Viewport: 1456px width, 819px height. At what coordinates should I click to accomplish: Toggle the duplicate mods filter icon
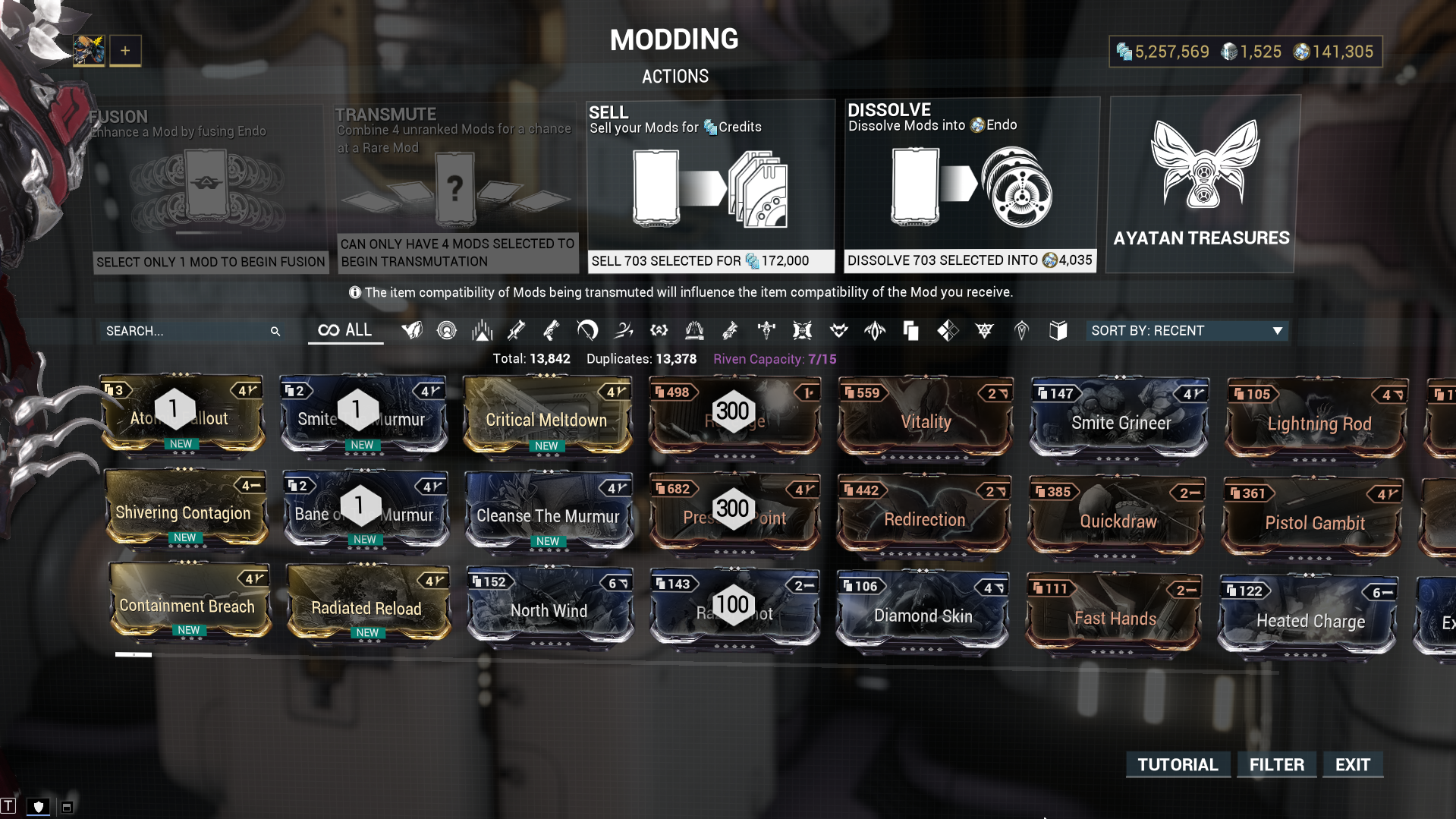point(910,331)
